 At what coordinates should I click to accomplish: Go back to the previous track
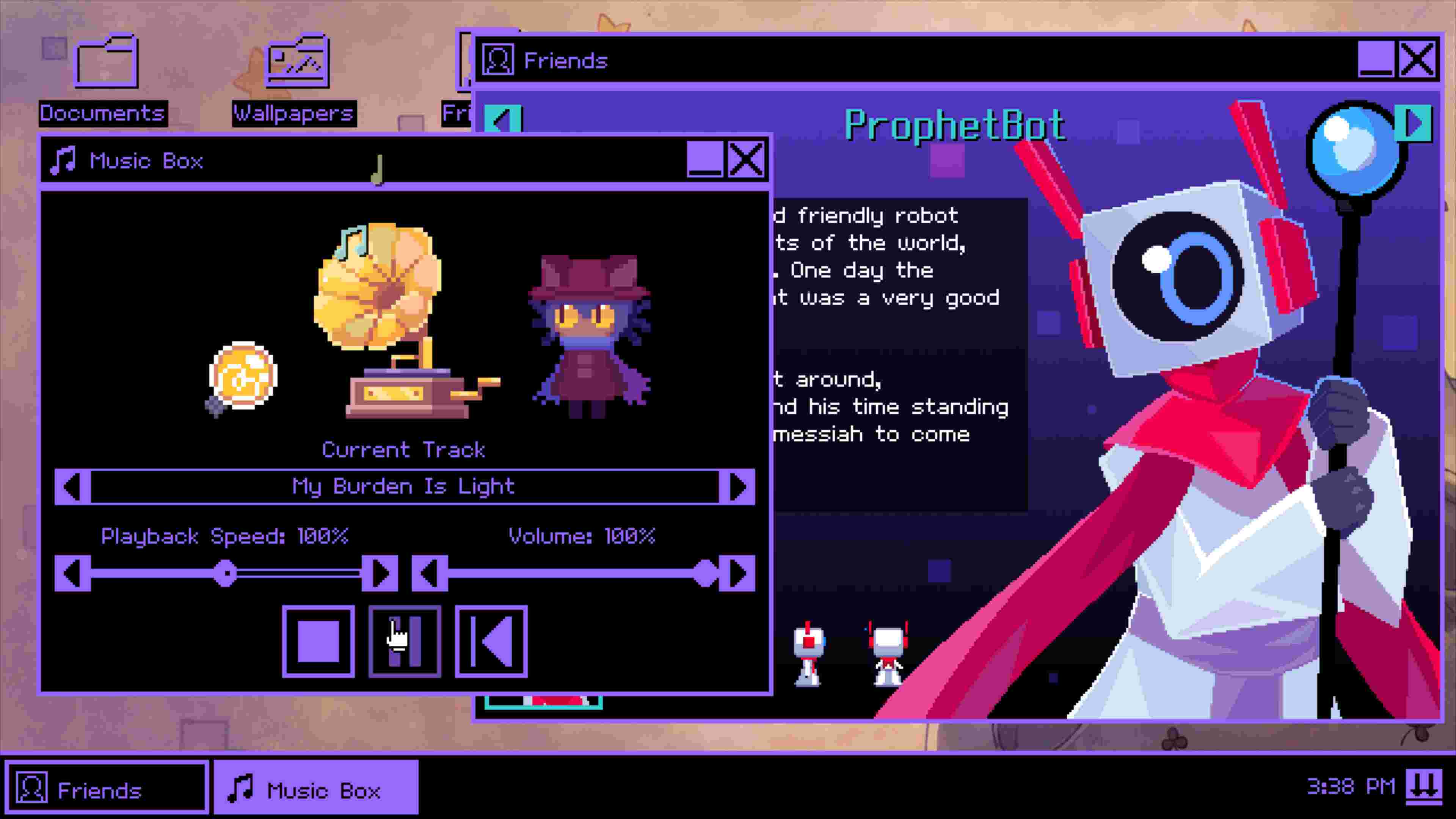pos(72,486)
